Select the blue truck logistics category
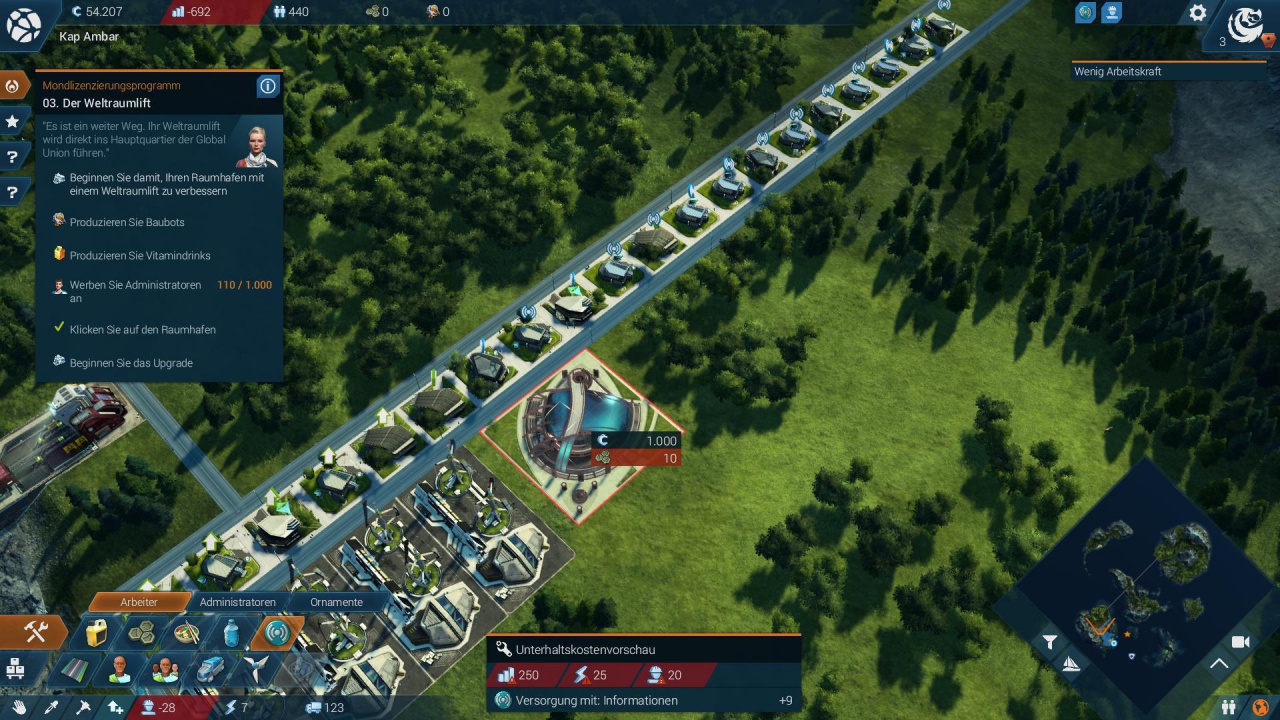 (211, 668)
